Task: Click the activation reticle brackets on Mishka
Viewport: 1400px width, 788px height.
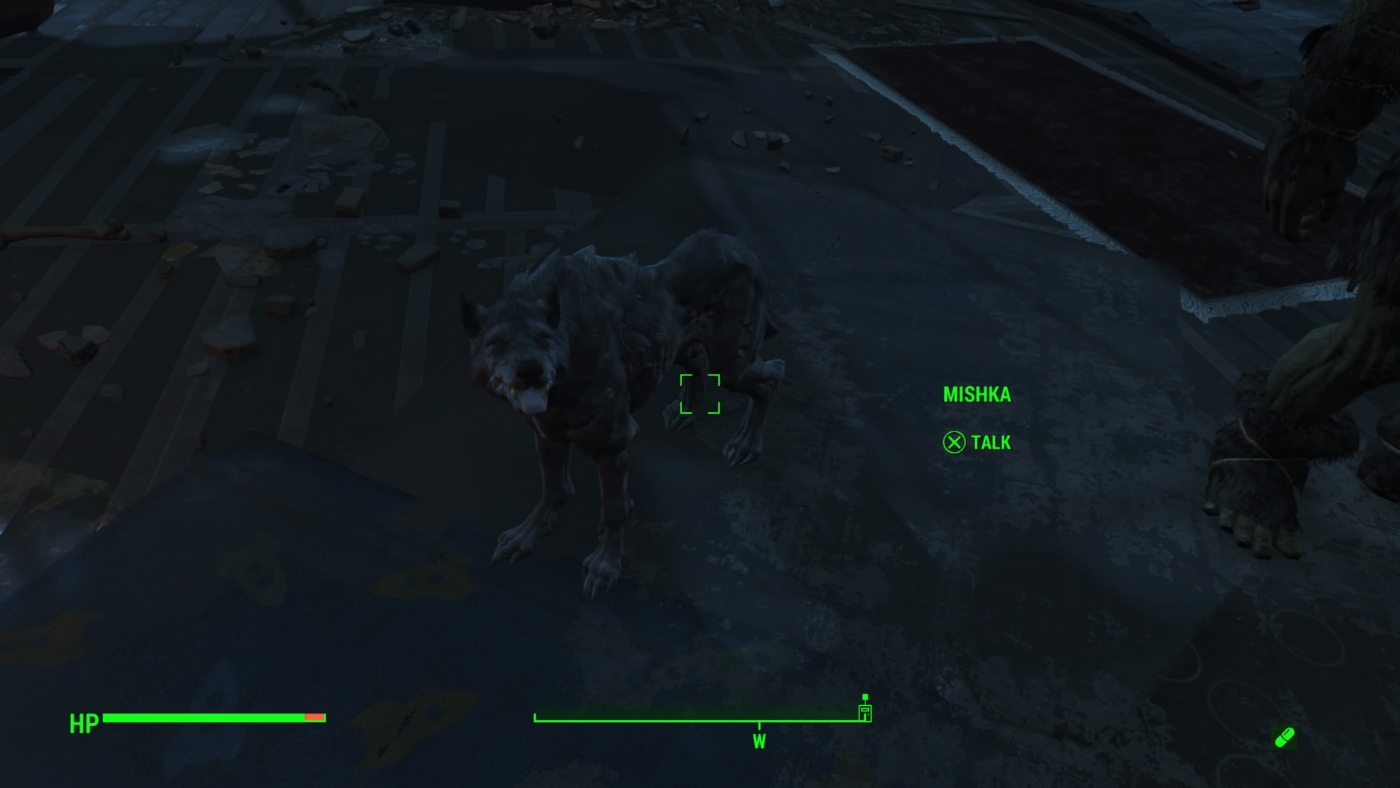Action: coord(701,394)
